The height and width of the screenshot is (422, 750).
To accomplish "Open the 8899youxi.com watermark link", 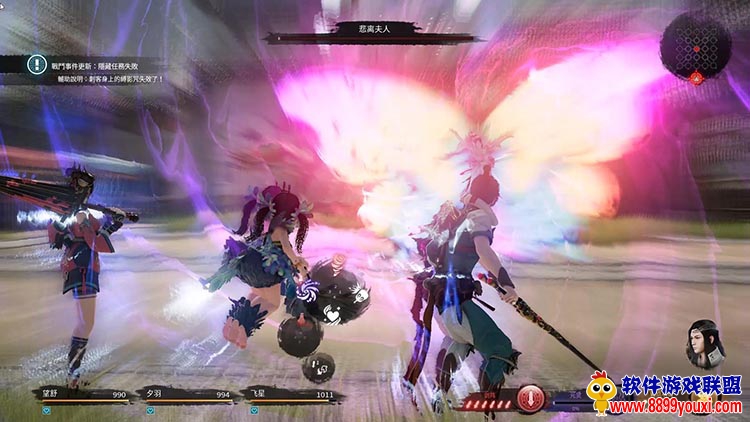I will [x=678, y=407].
